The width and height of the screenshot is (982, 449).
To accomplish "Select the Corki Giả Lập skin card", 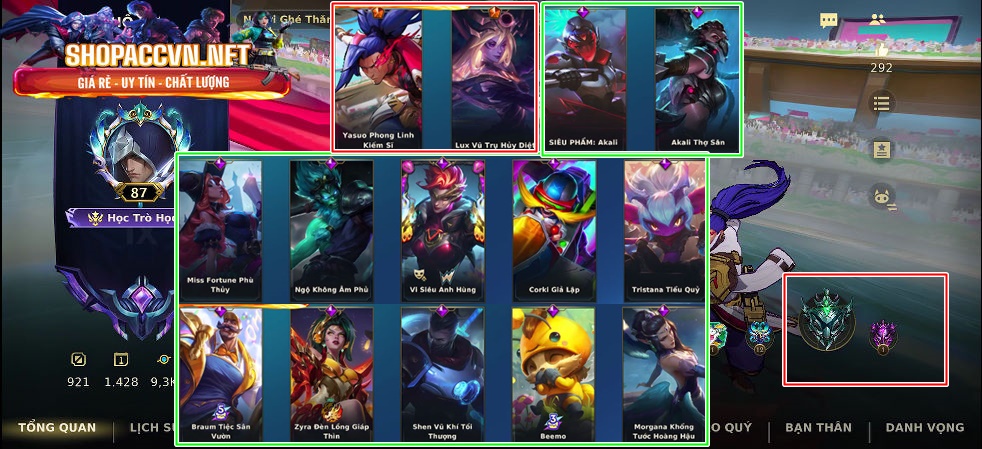I will [553, 228].
